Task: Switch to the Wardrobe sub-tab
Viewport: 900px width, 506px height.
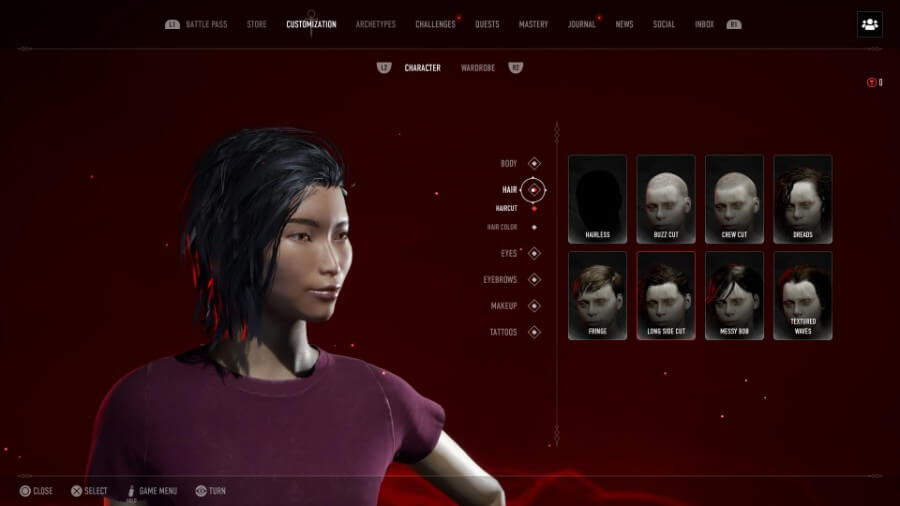Action: (478, 68)
